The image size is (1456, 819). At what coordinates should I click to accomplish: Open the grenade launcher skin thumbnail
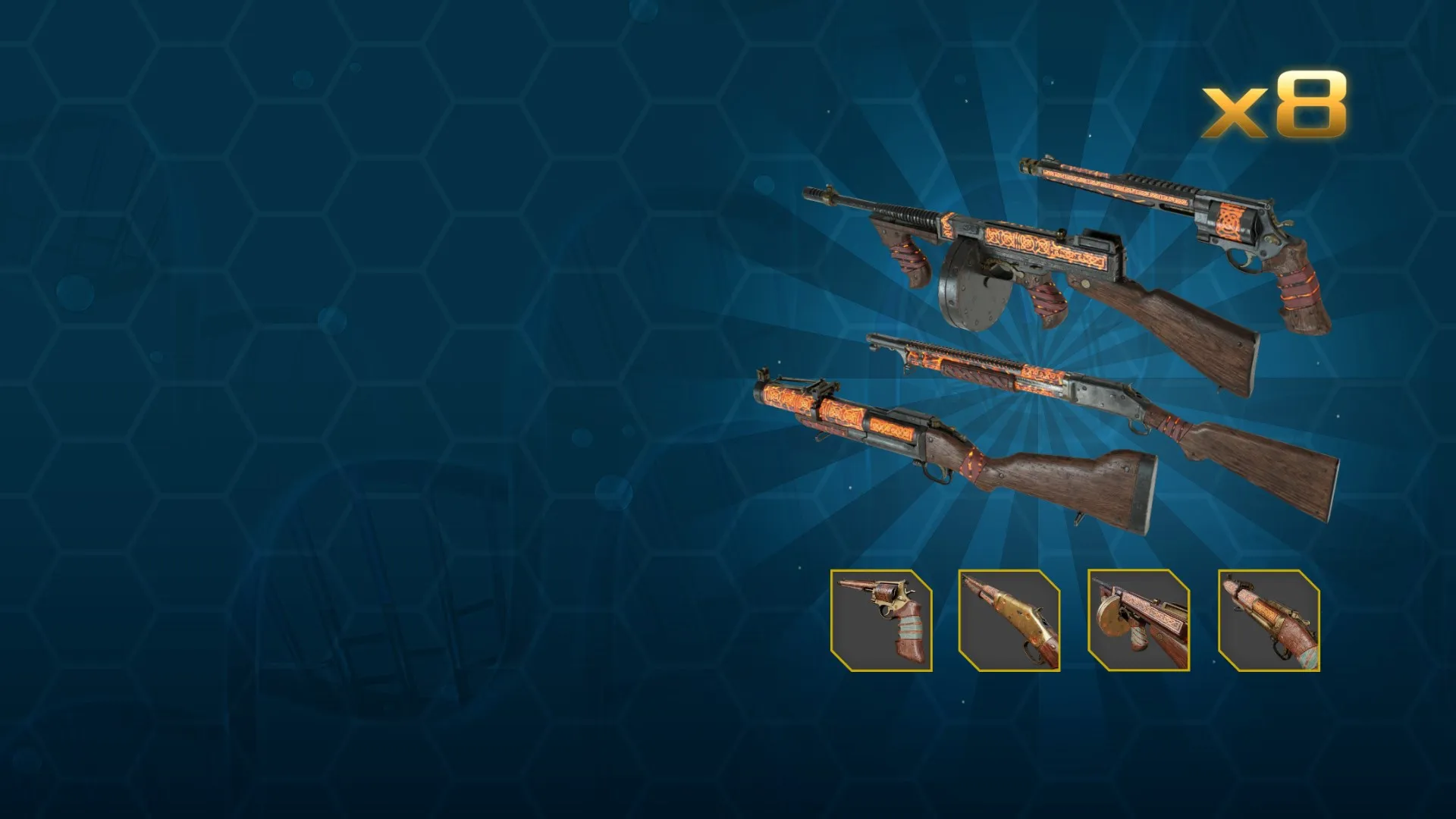[1269, 620]
